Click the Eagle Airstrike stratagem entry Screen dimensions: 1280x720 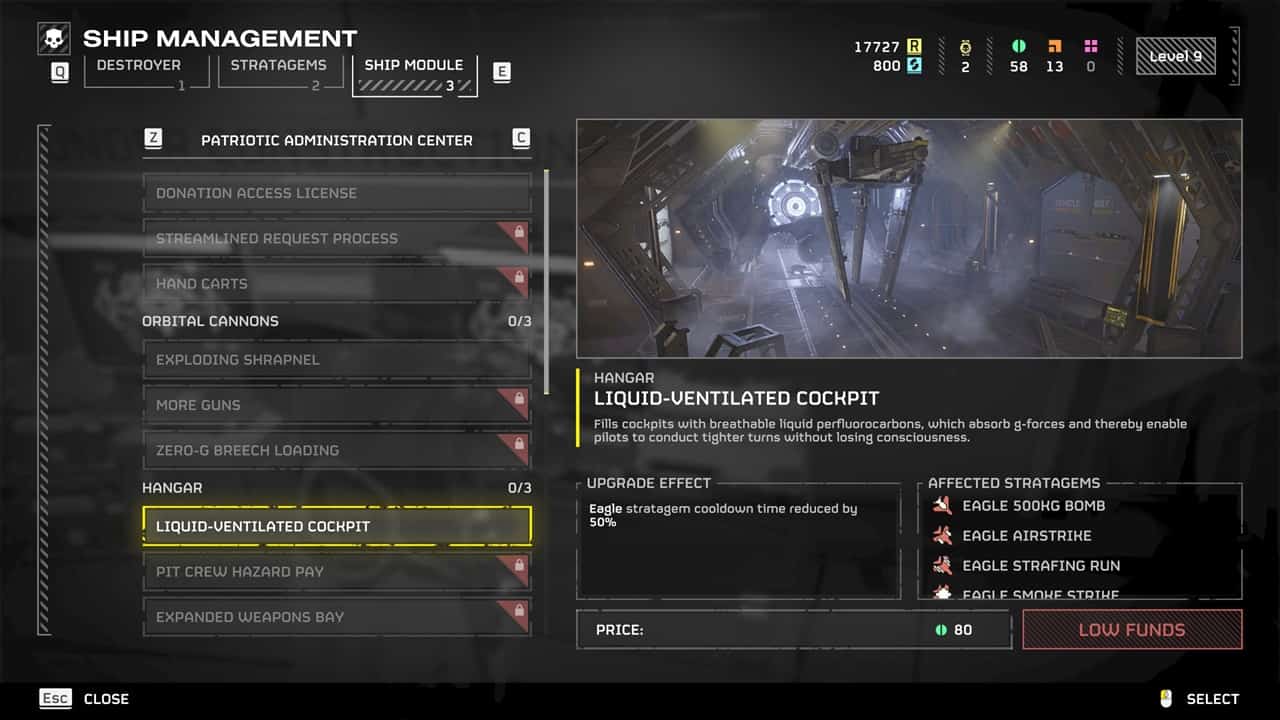point(1026,536)
